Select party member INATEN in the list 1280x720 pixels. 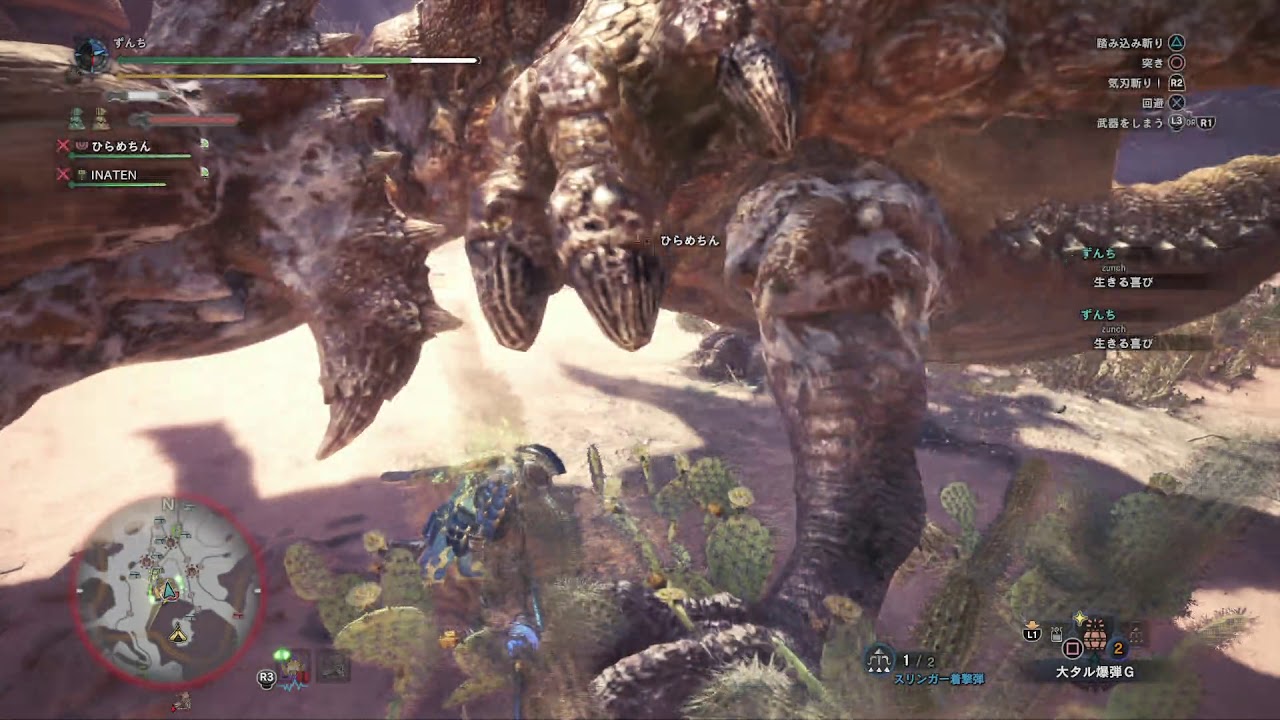click(x=113, y=175)
